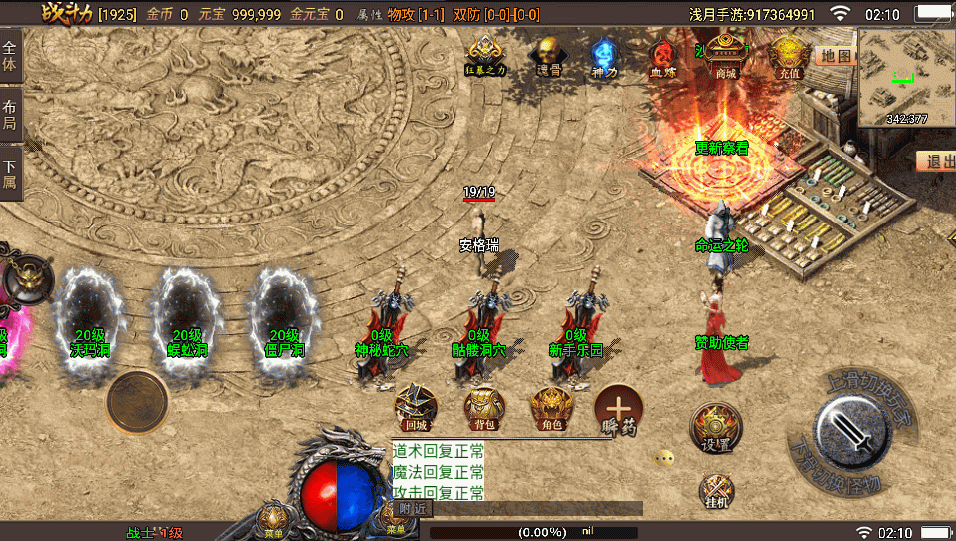The height and width of the screenshot is (541, 956).
Task: Activate the 狂暴之力 icon
Action: [x=486, y=55]
